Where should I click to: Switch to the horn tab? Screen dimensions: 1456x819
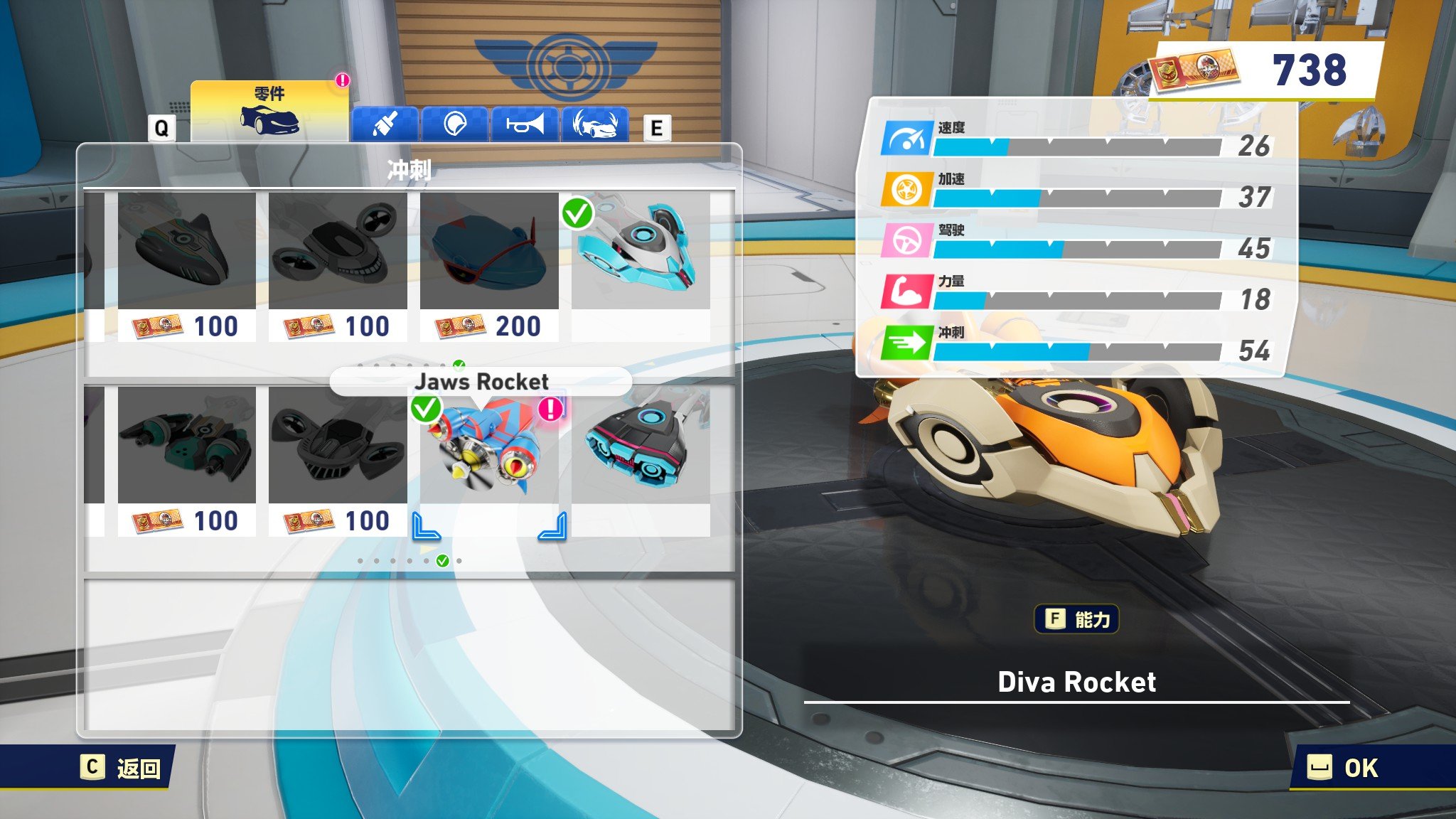click(x=525, y=124)
